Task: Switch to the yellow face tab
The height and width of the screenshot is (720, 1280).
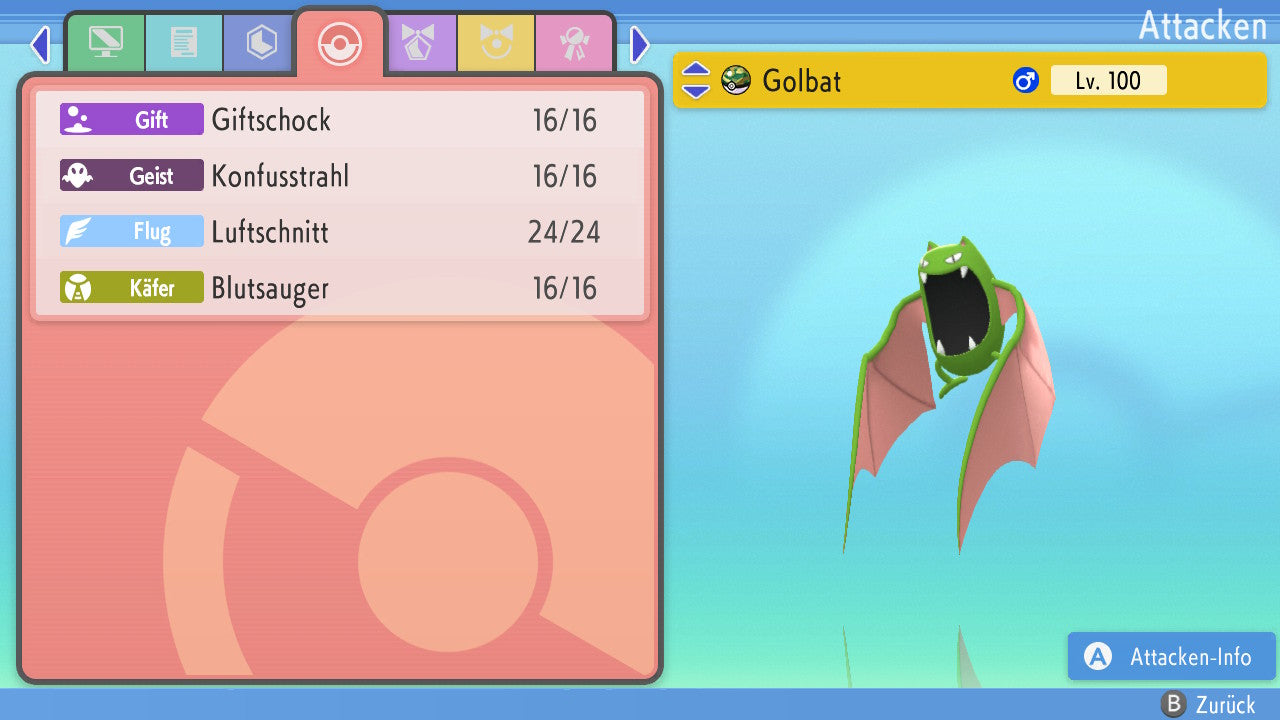Action: [496, 43]
